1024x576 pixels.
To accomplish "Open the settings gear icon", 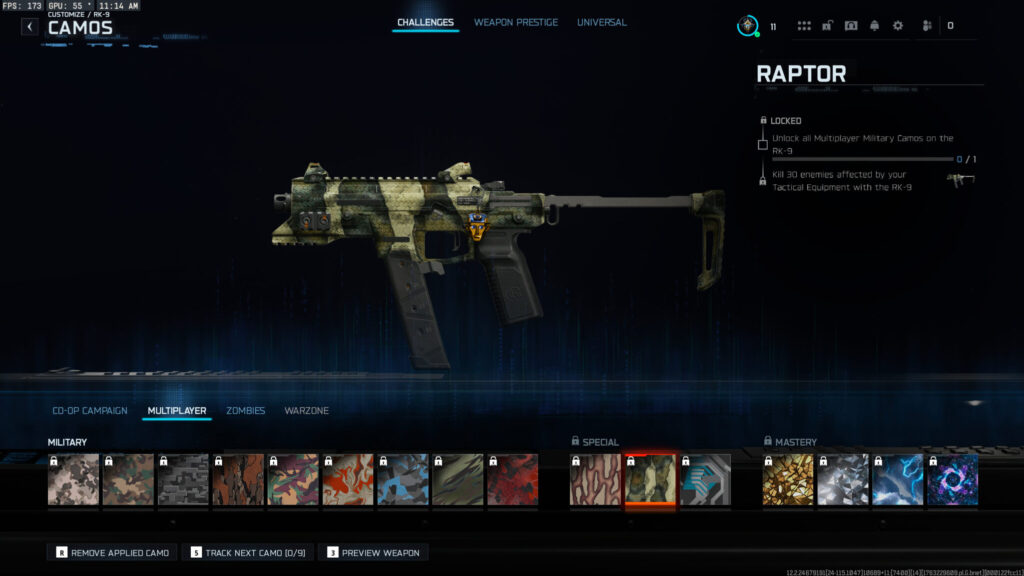I will 897,26.
